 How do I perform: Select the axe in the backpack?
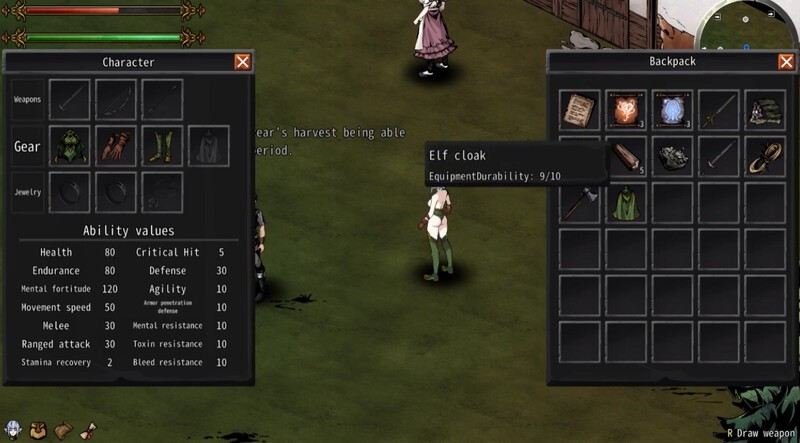coord(579,202)
